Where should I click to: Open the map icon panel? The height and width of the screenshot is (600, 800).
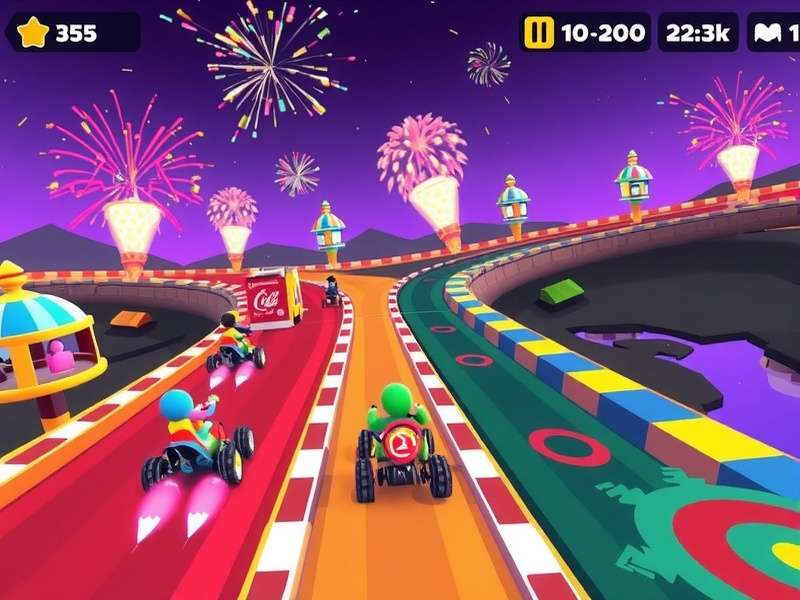click(771, 32)
